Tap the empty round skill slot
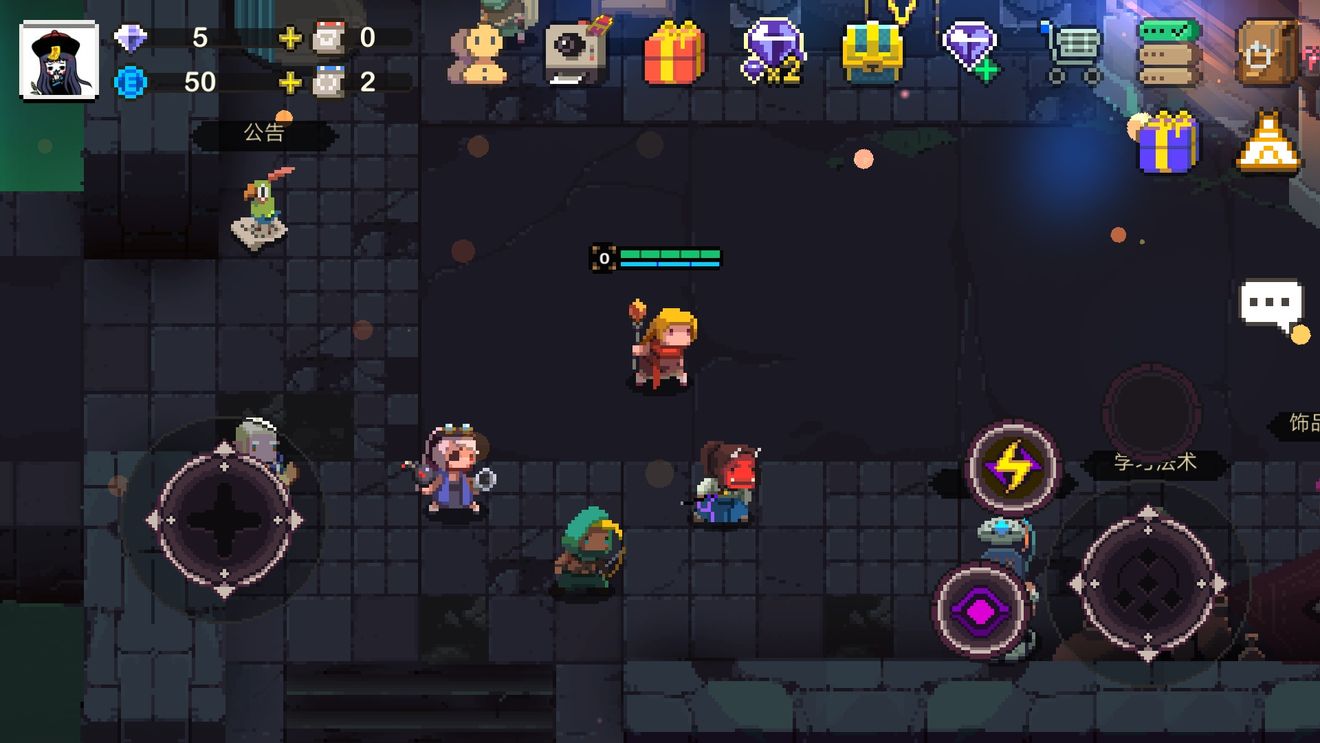The image size is (1320, 743). (x=1150, y=412)
